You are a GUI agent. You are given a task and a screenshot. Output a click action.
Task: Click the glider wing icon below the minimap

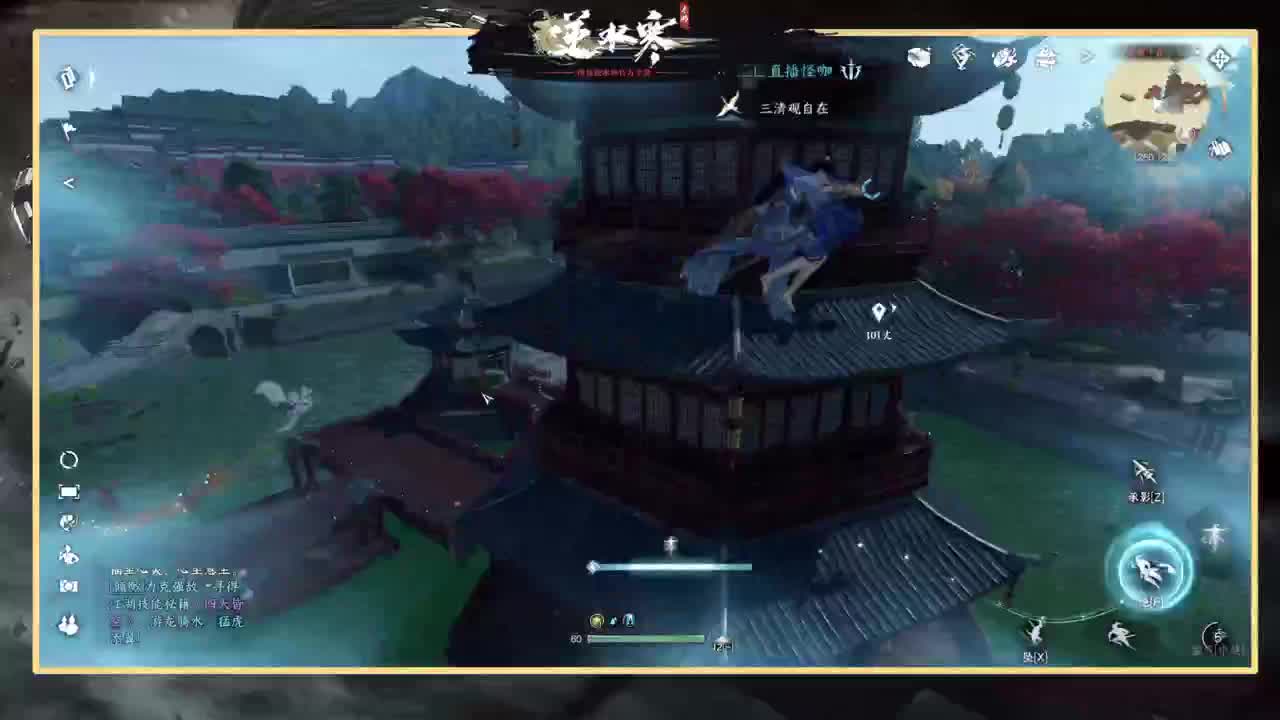tap(1218, 150)
